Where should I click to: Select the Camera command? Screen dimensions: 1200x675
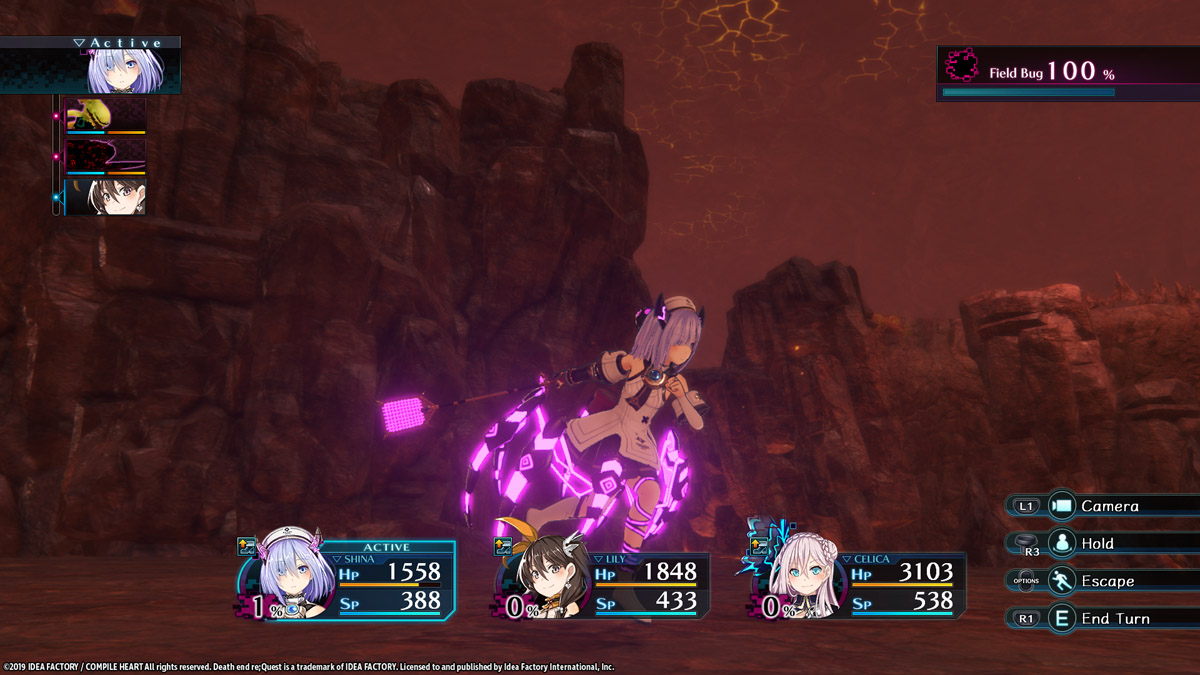pos(1108,506)
